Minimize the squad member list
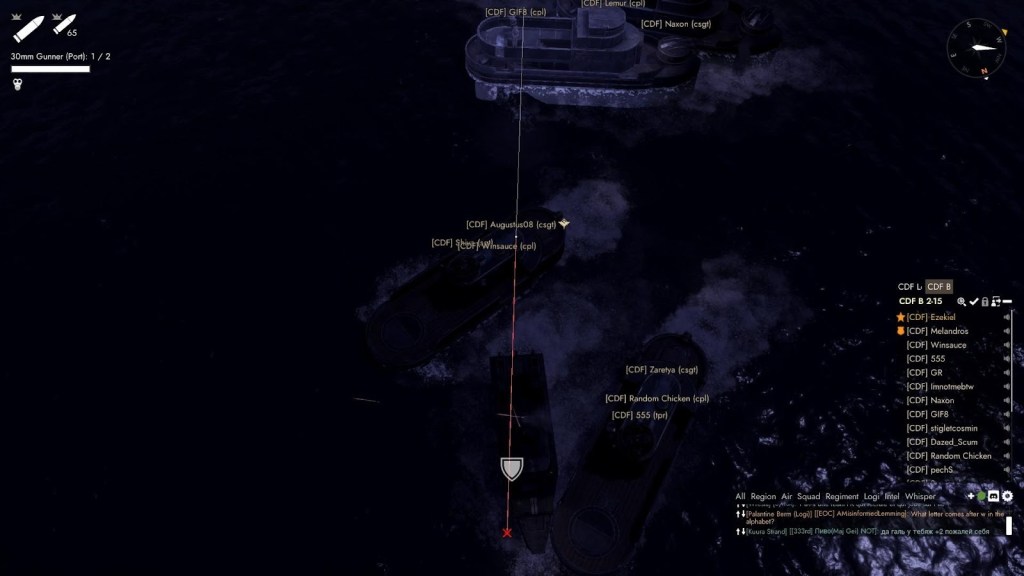Image resolution: width=1024 pixels, height=576 pixels. tap(1007, 301)
